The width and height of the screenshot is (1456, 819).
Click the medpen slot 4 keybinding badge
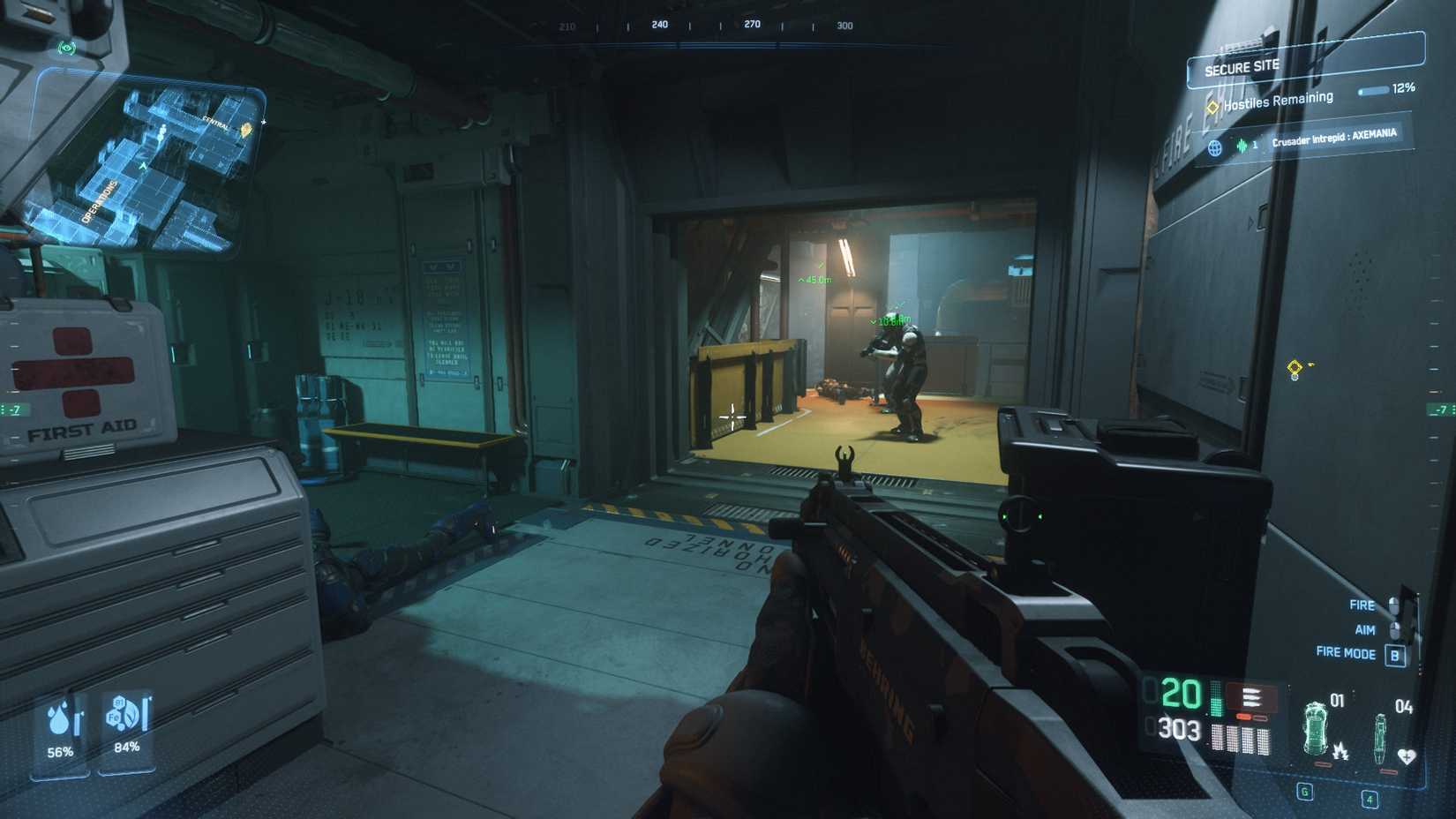(1370, 800)
